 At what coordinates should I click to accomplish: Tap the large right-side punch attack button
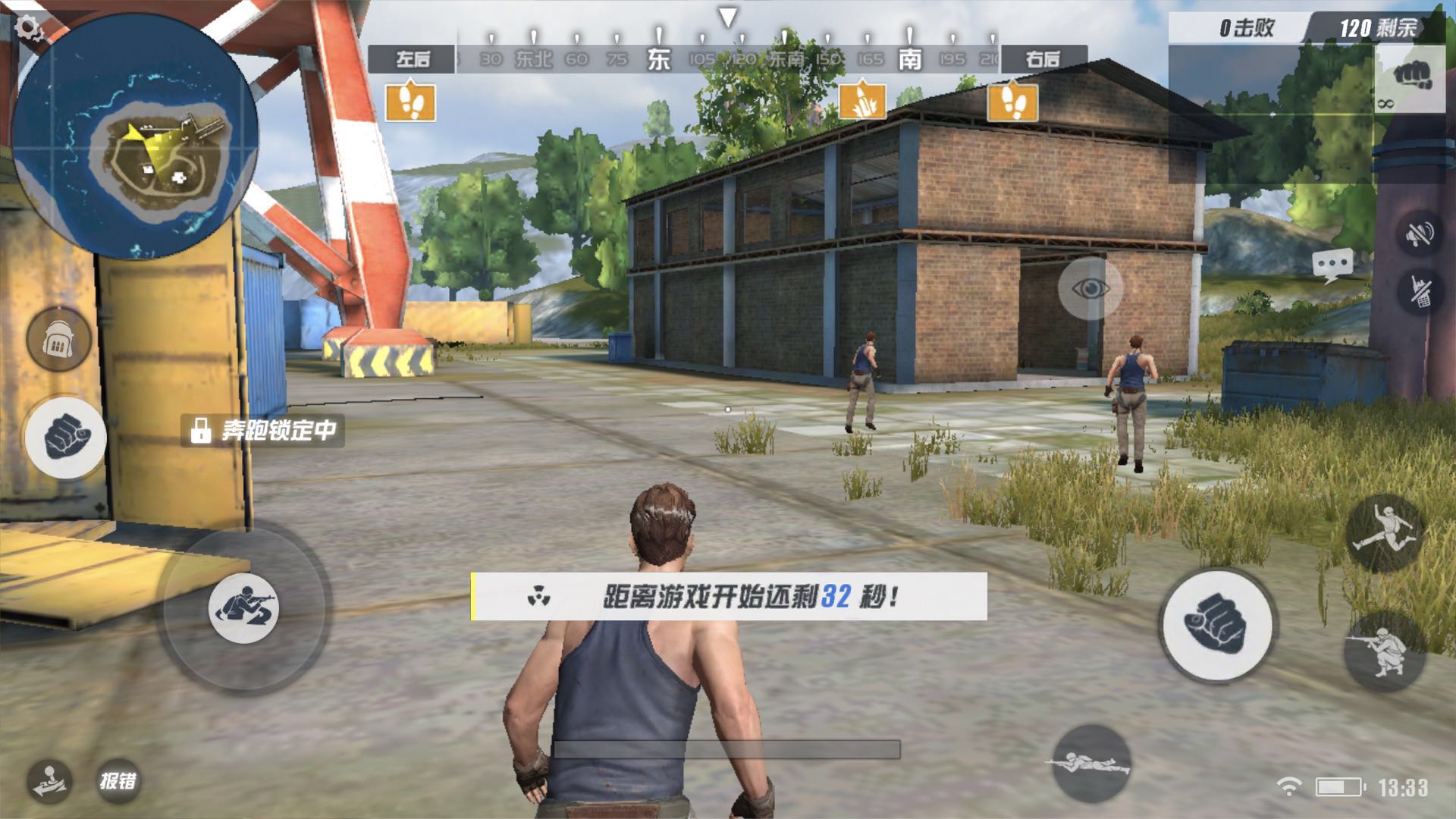click(1219, 624)
